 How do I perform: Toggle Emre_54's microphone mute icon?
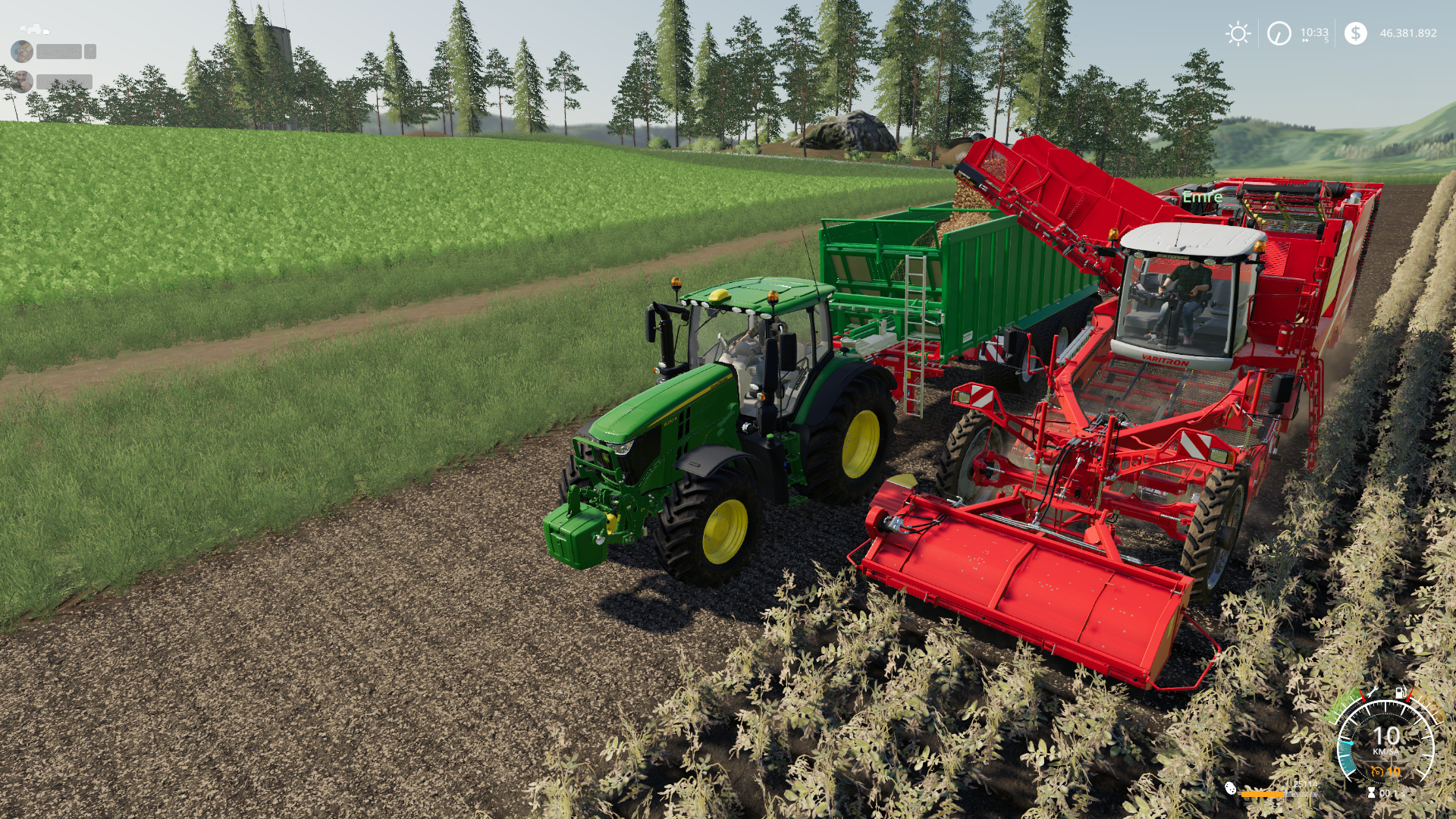coord(90,51)
